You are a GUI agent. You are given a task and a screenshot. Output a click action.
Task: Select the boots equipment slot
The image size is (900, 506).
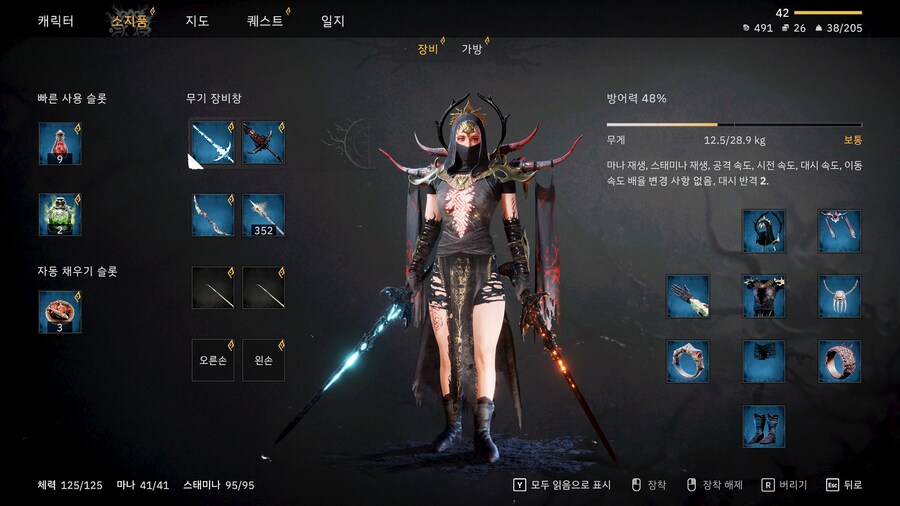coord(764,426)
